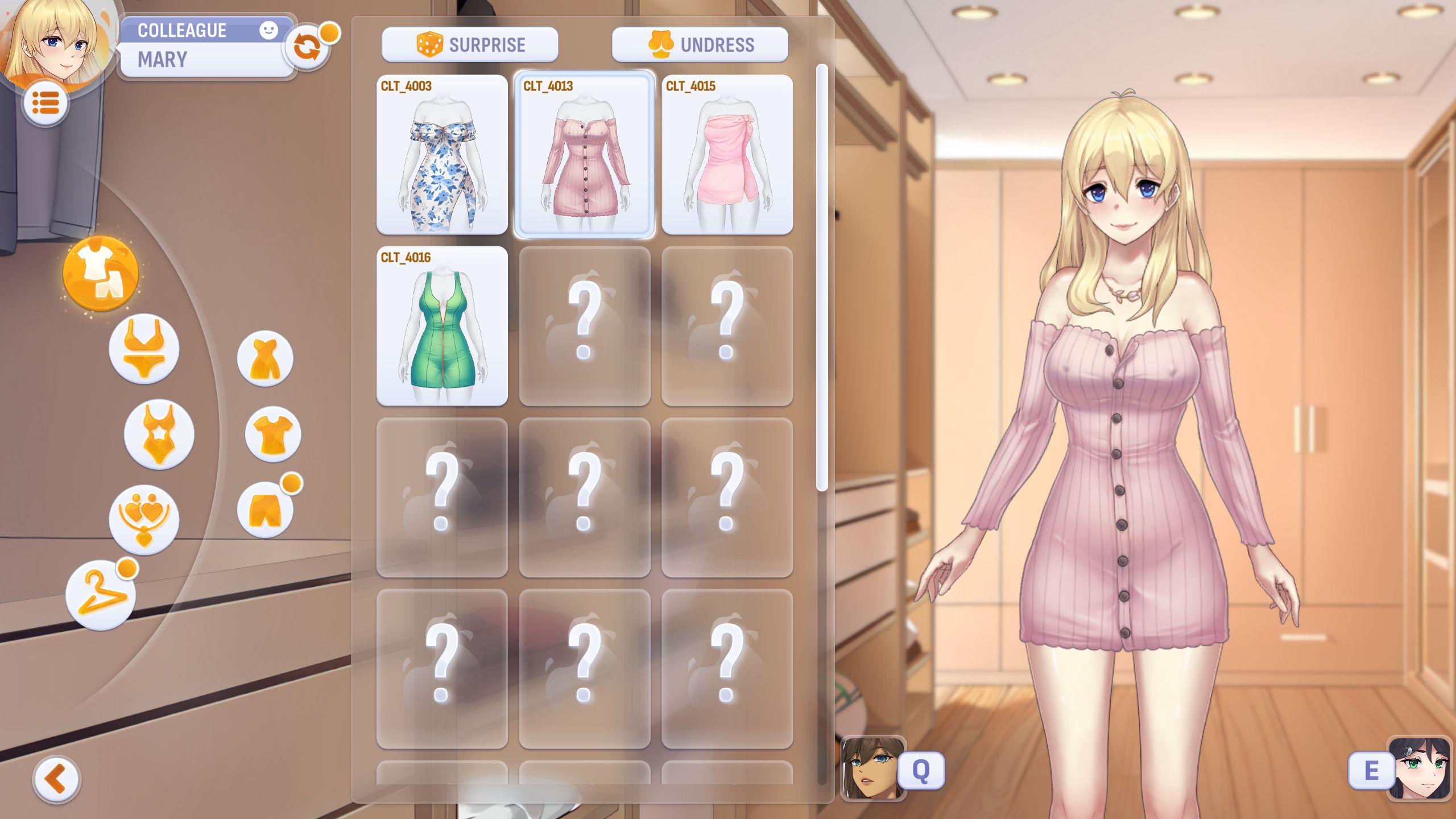
Task: Pick outfit CLT_4015 pink strapless dress
Action: (x=727, y=155)
